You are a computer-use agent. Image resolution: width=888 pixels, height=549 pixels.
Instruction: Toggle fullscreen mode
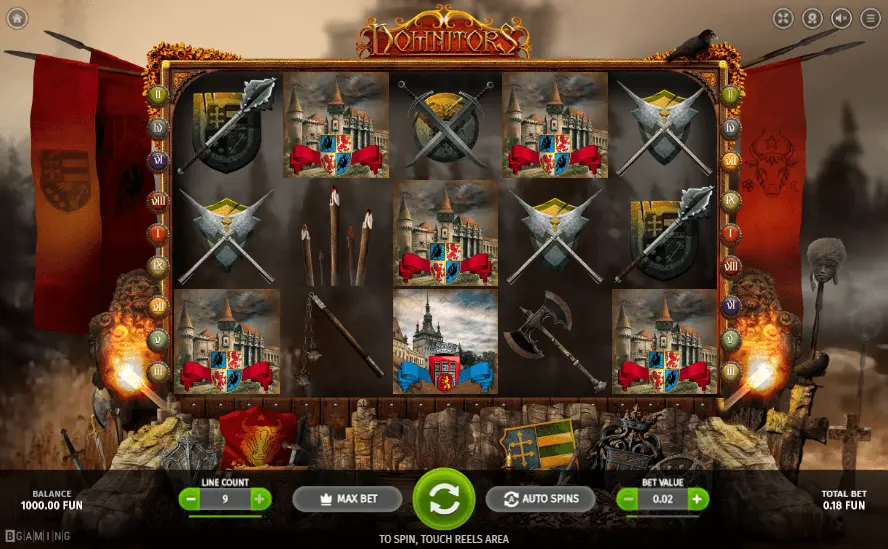(x=783, y=18)
